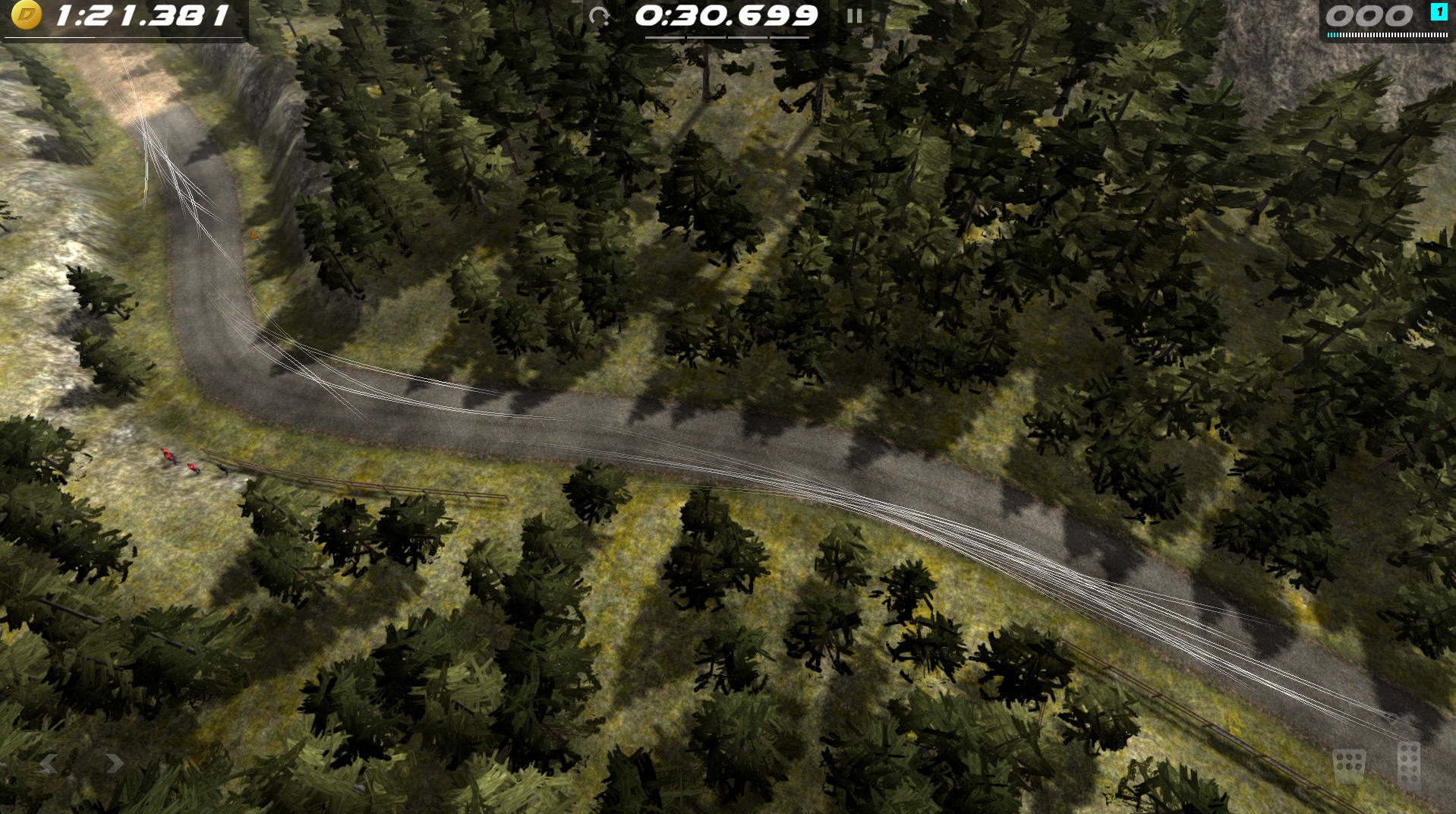Restart the stage with the circular arrow
This screenshot has height=814, width=1456.
point(600,16)
